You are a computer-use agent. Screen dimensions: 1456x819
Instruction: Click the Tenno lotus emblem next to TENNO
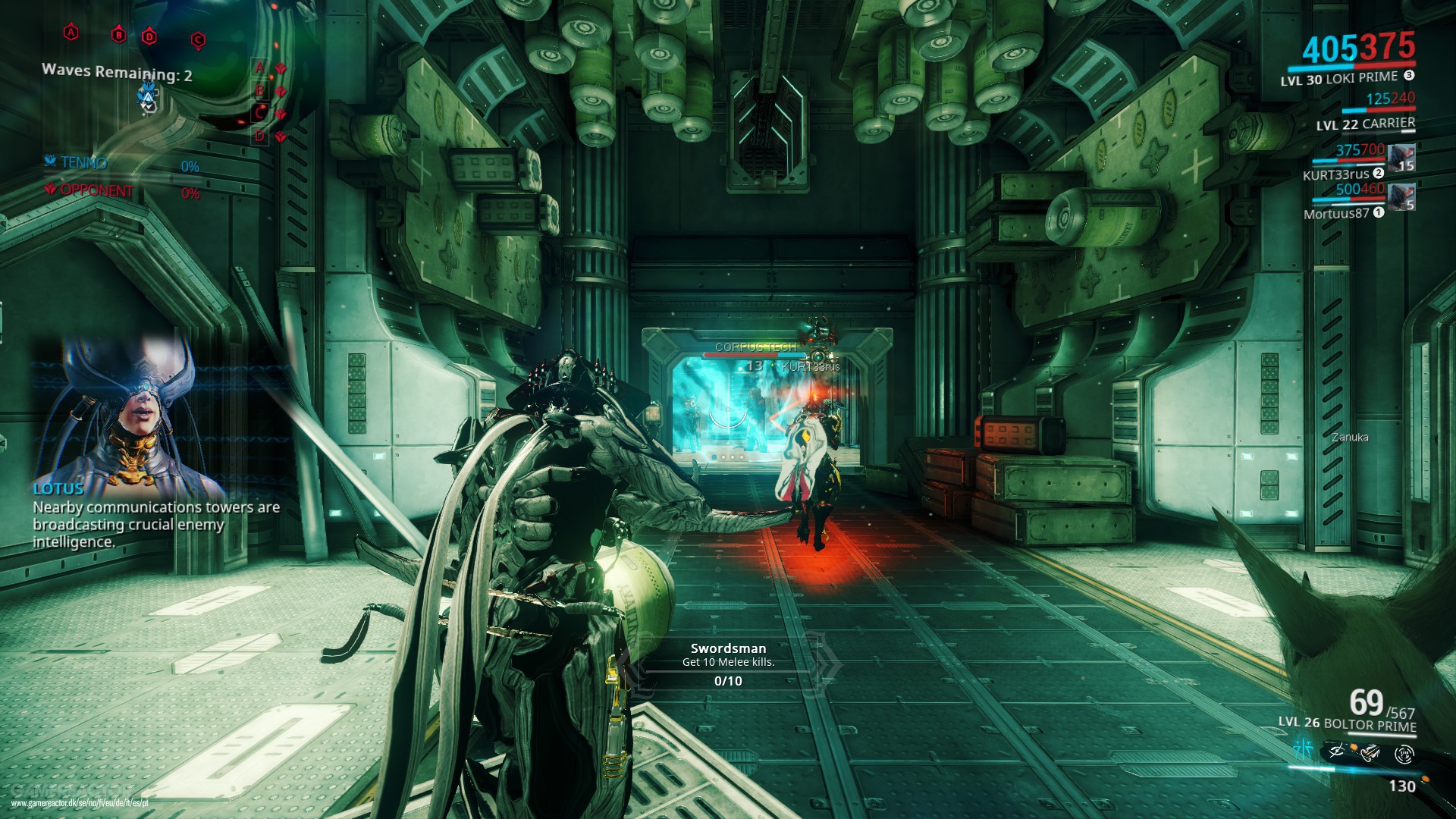click(49, 162)
